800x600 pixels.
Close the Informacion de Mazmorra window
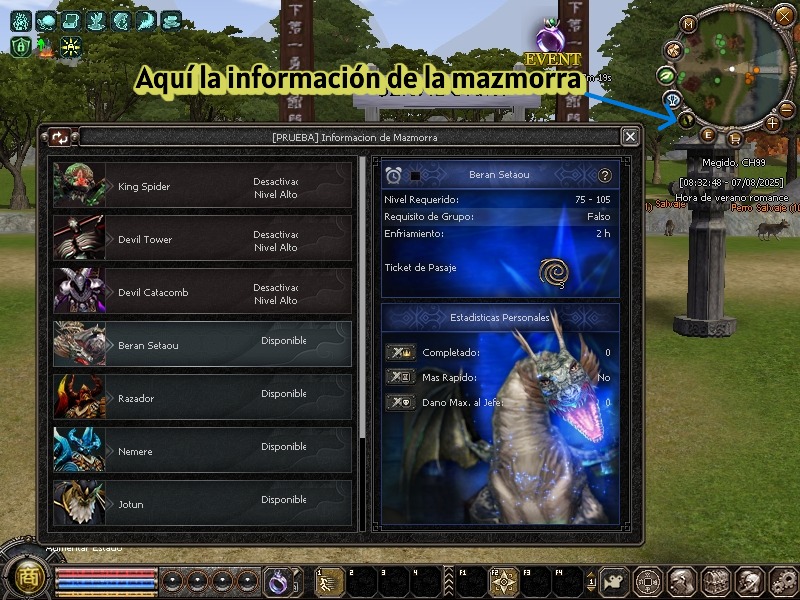pos(630,137)
